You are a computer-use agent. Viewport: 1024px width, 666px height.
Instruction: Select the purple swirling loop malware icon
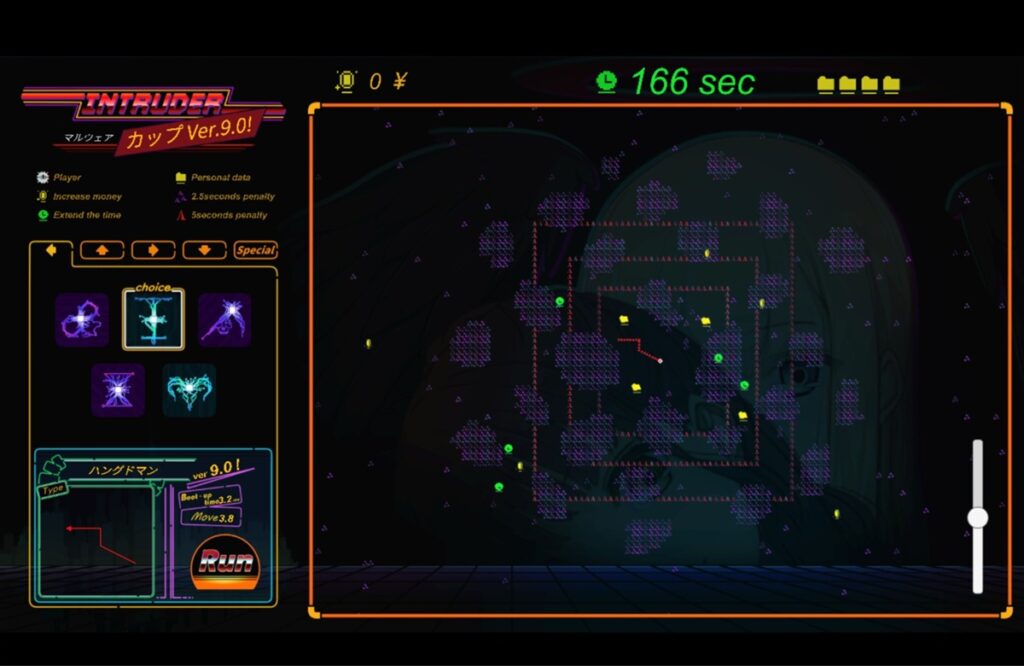(x=82, y=320)
